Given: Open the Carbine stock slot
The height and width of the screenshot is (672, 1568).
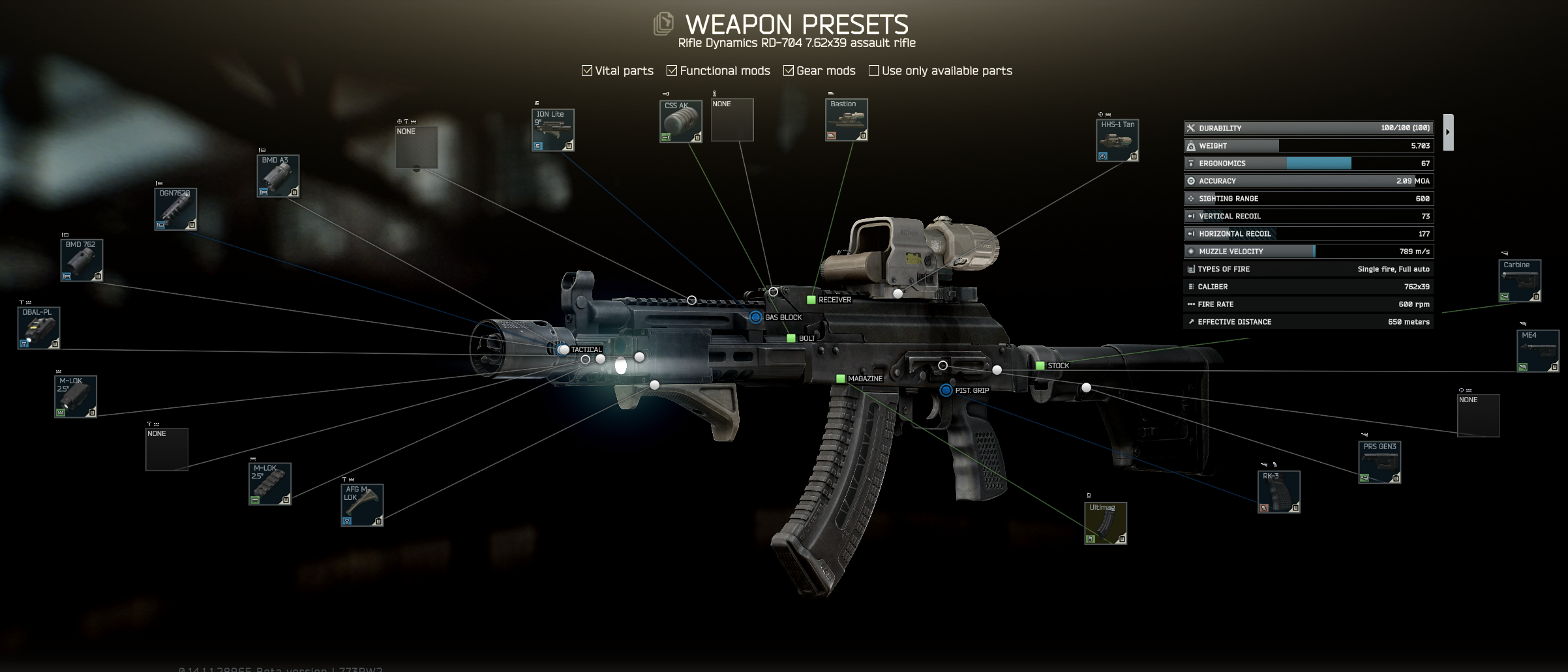Looking at the screenshot, I should click(x=1520, y=281).
